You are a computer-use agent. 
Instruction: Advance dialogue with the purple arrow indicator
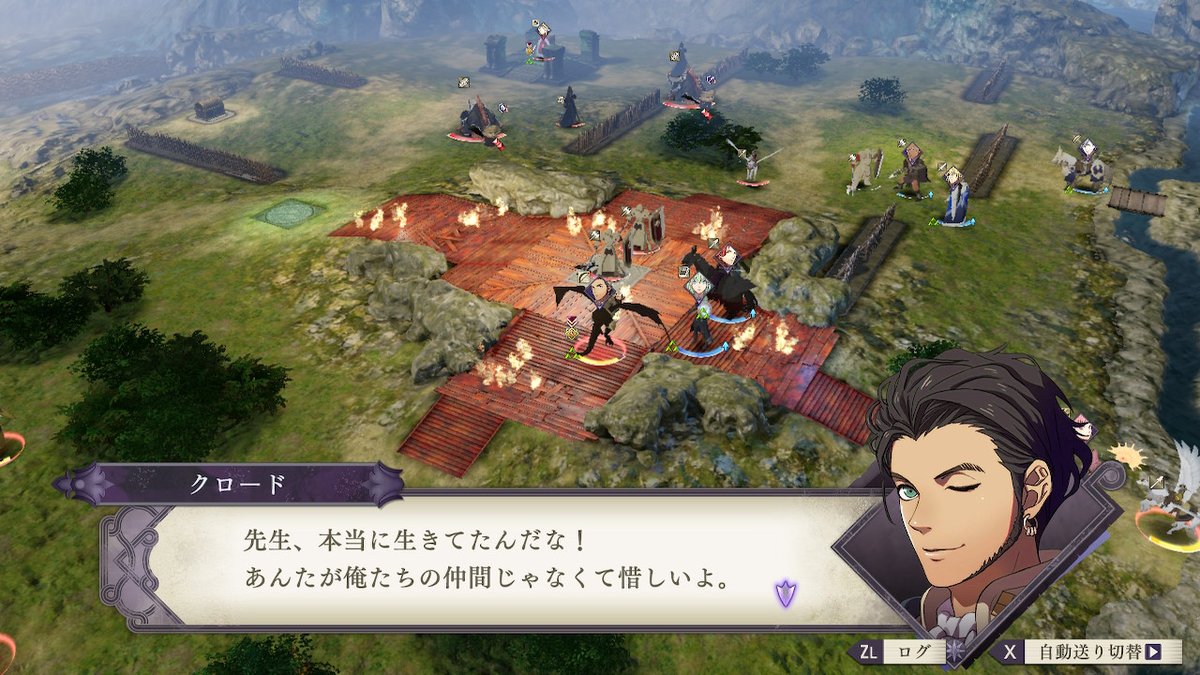point(785,592)
